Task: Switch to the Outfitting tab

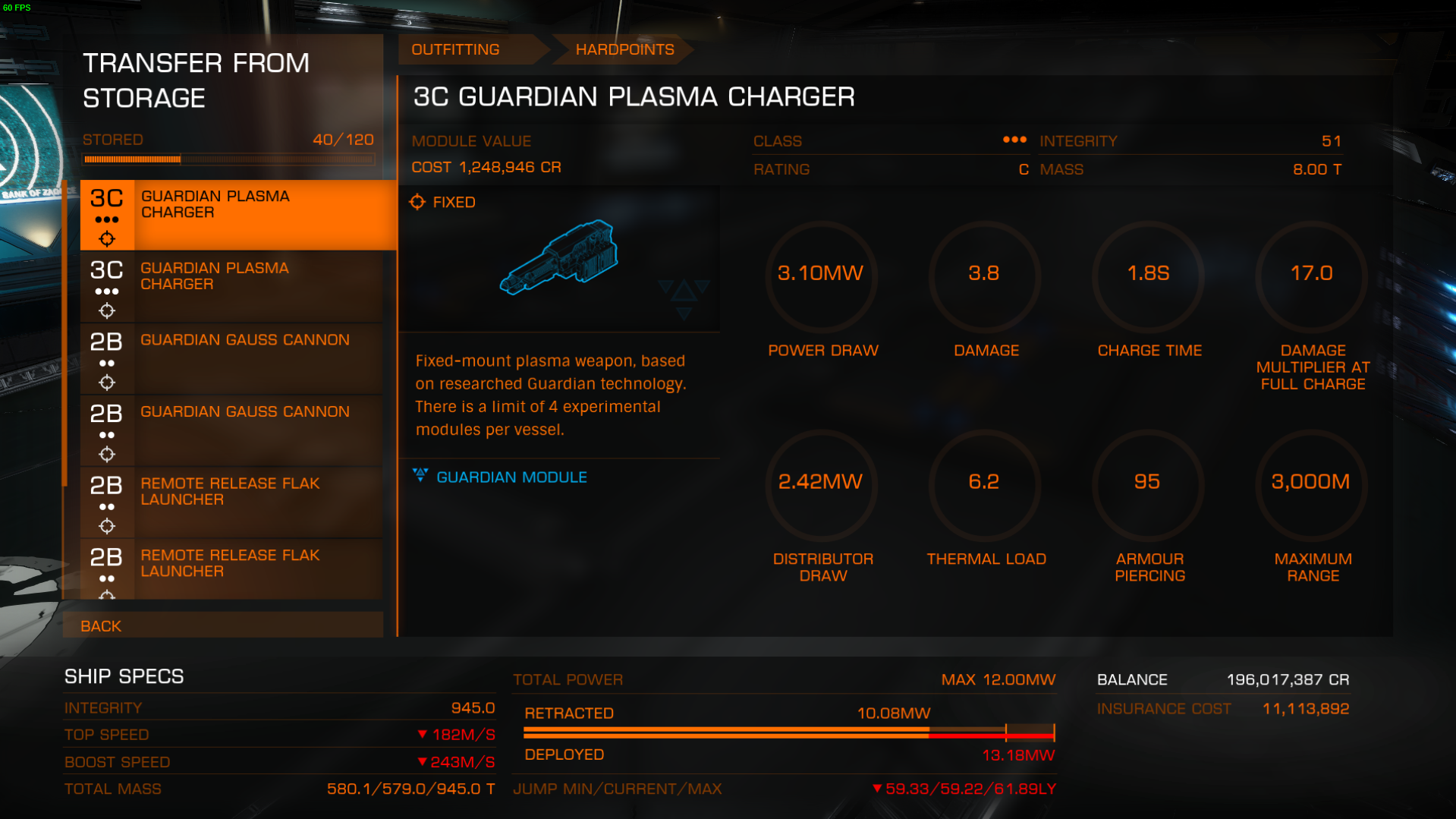Action: click(x=455, y=49)
